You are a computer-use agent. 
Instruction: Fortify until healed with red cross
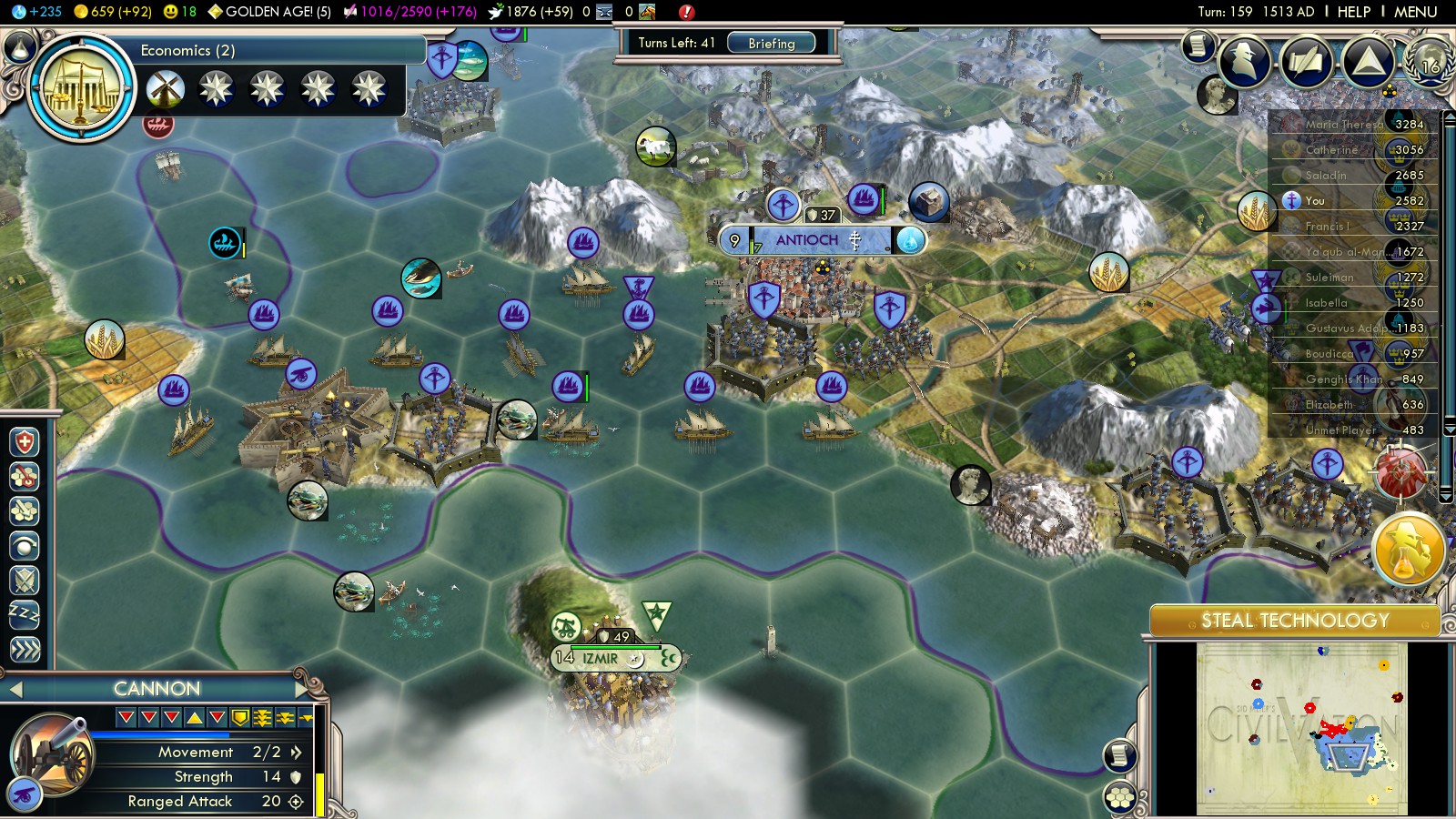click(x=25, y=442)
